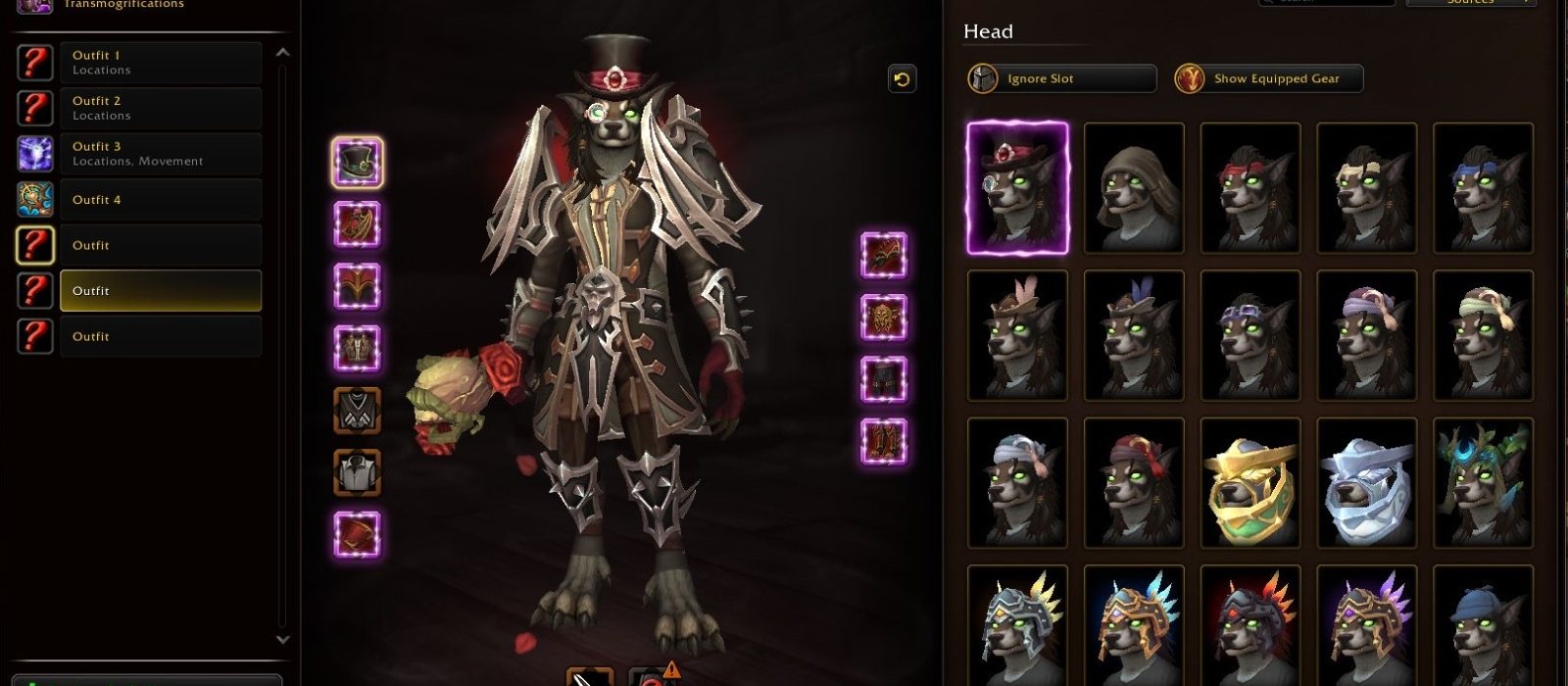Choose the gold and green helmet appearance
This screenshot has width=1568, height=686.
[1250, 483]
